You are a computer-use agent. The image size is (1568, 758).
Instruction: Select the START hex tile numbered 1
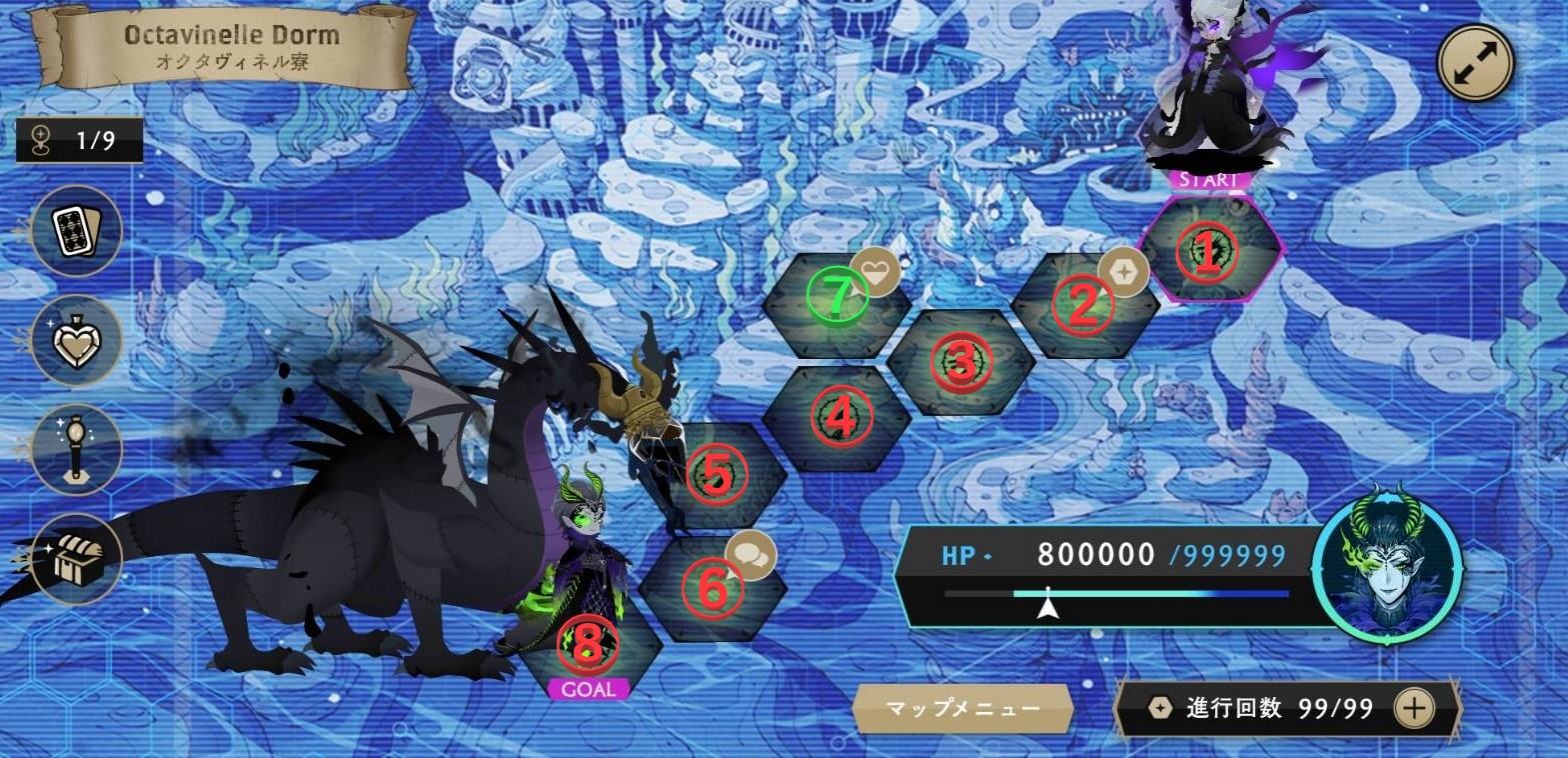point(1208,251)
